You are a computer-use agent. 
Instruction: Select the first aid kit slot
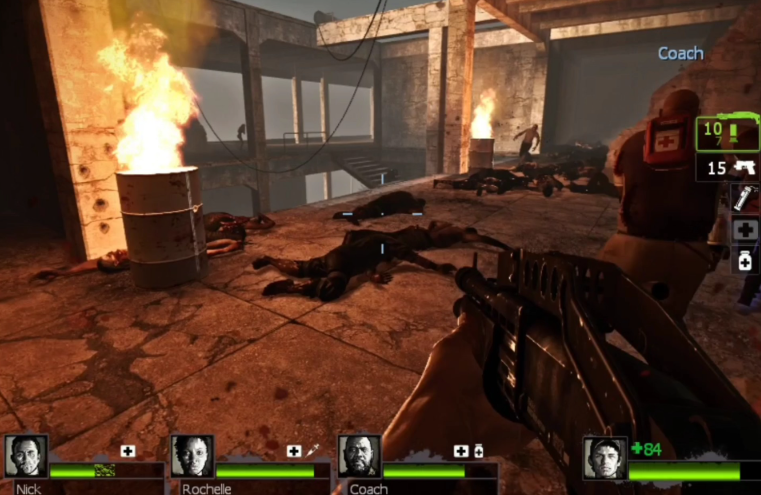click(x=744, y=229)
